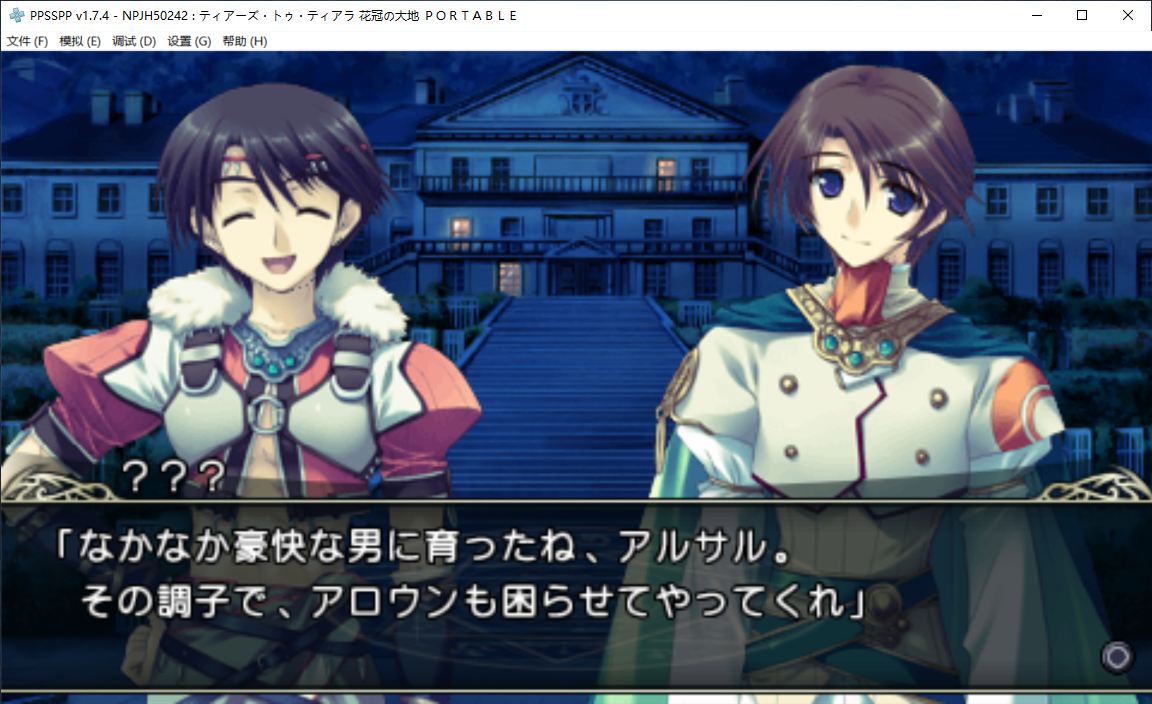The width and height of the screenshot is (1152, 704).
Task: Open the 模拟 (E) menu
Action: (80, 41)
